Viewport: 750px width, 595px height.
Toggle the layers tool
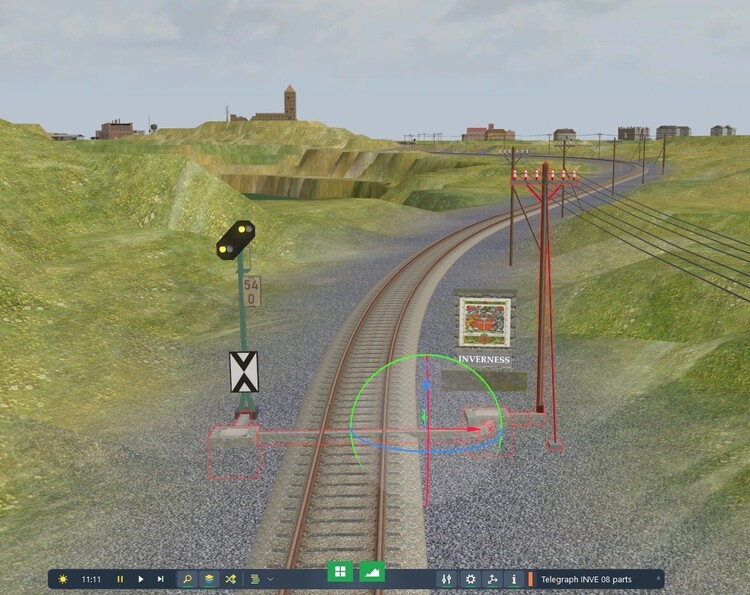[209, 579]
